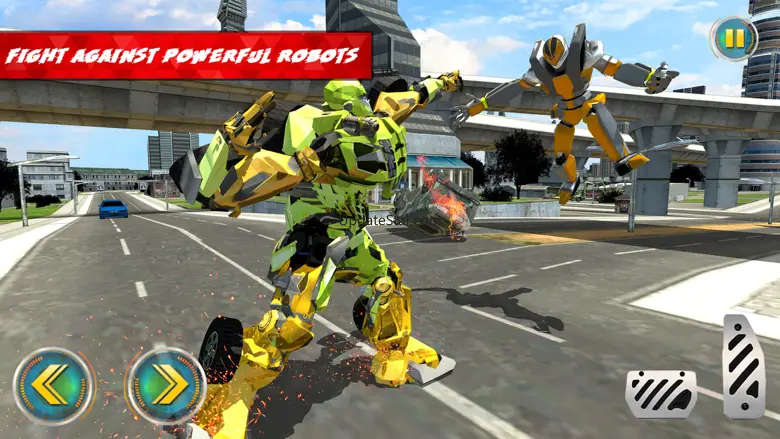Viewport: 780px width, 439px height.
Task: Tap the brake pedal
Action: pyautogui.click(x=661, y=393)
